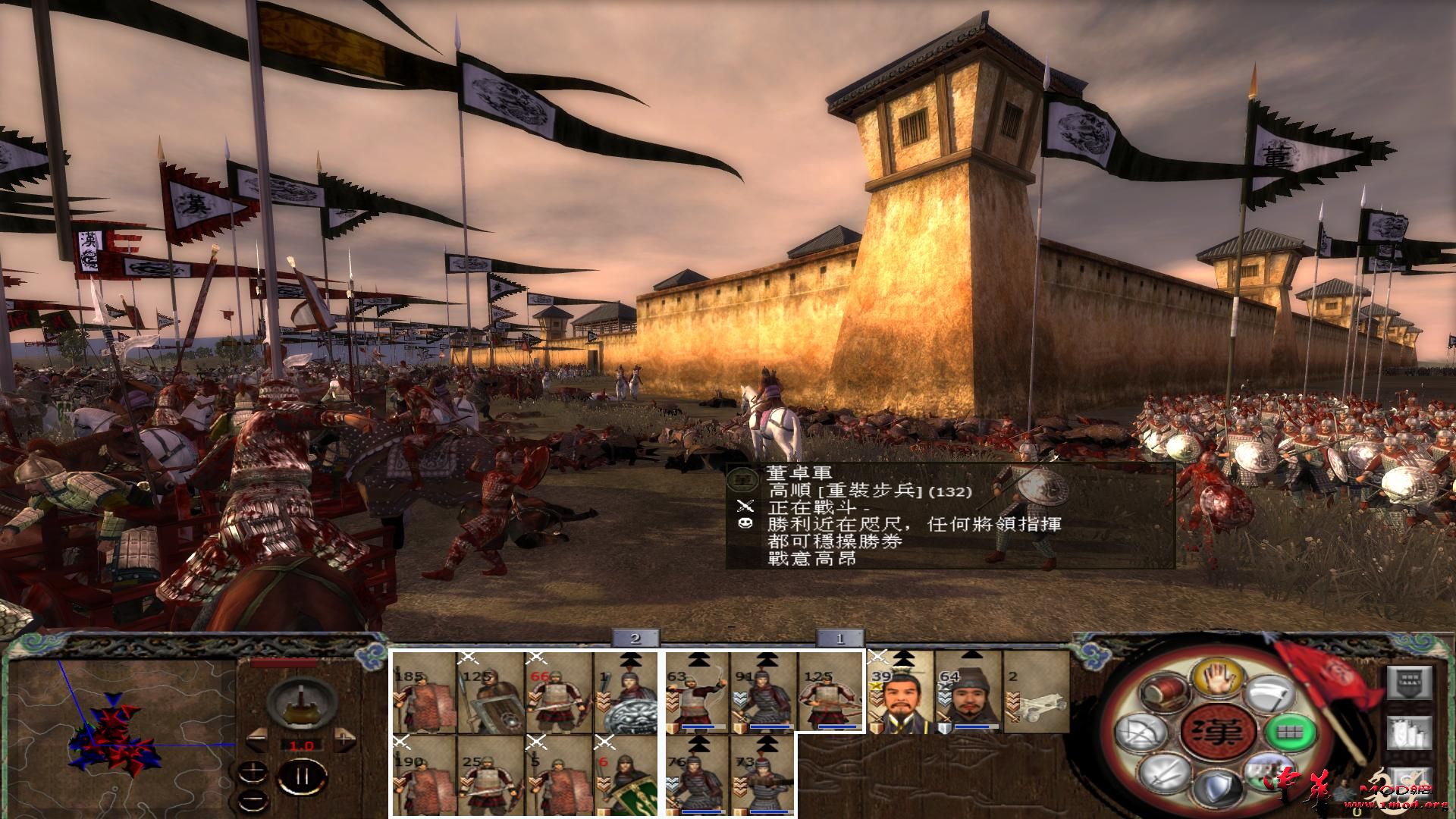1456x819 pixels.
Task: Select unit group tab 2
Action: 635,639
